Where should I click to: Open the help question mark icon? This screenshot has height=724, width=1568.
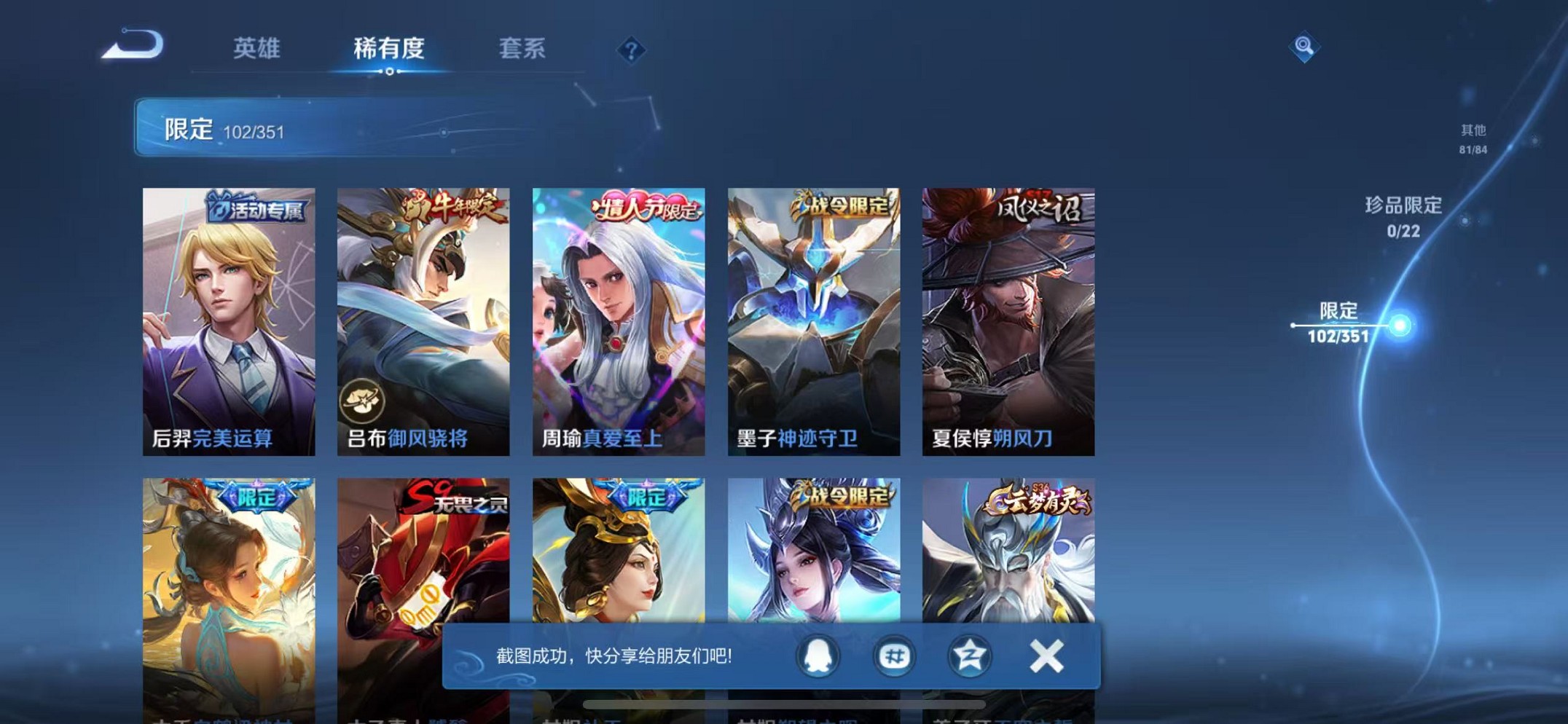[x=632, y=50]
